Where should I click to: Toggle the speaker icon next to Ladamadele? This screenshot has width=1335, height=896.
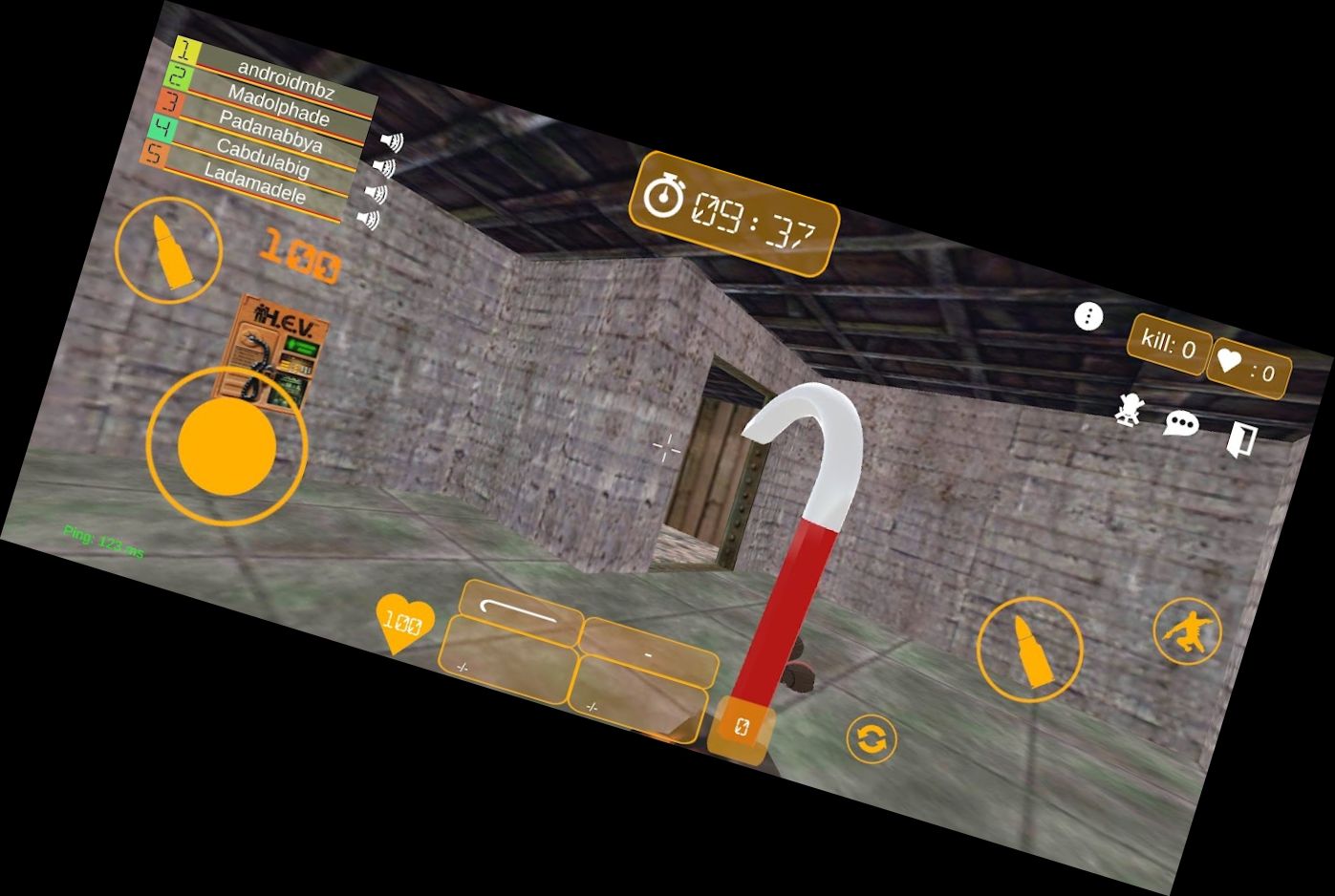[369, 219]
